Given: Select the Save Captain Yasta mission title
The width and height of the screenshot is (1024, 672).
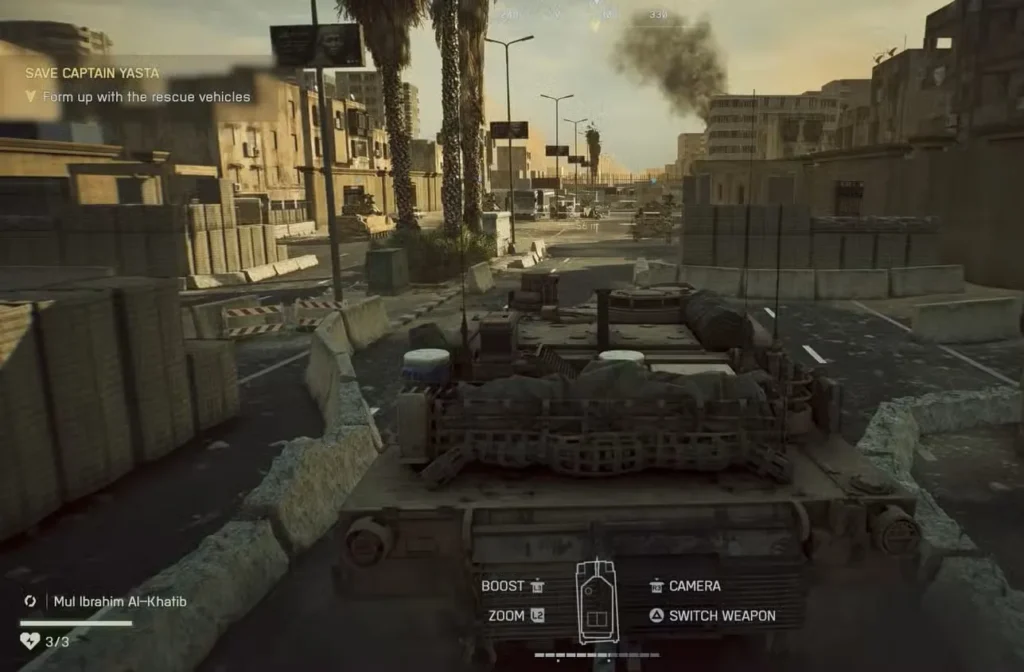Looking at the screenshot, I should [92, 73].
